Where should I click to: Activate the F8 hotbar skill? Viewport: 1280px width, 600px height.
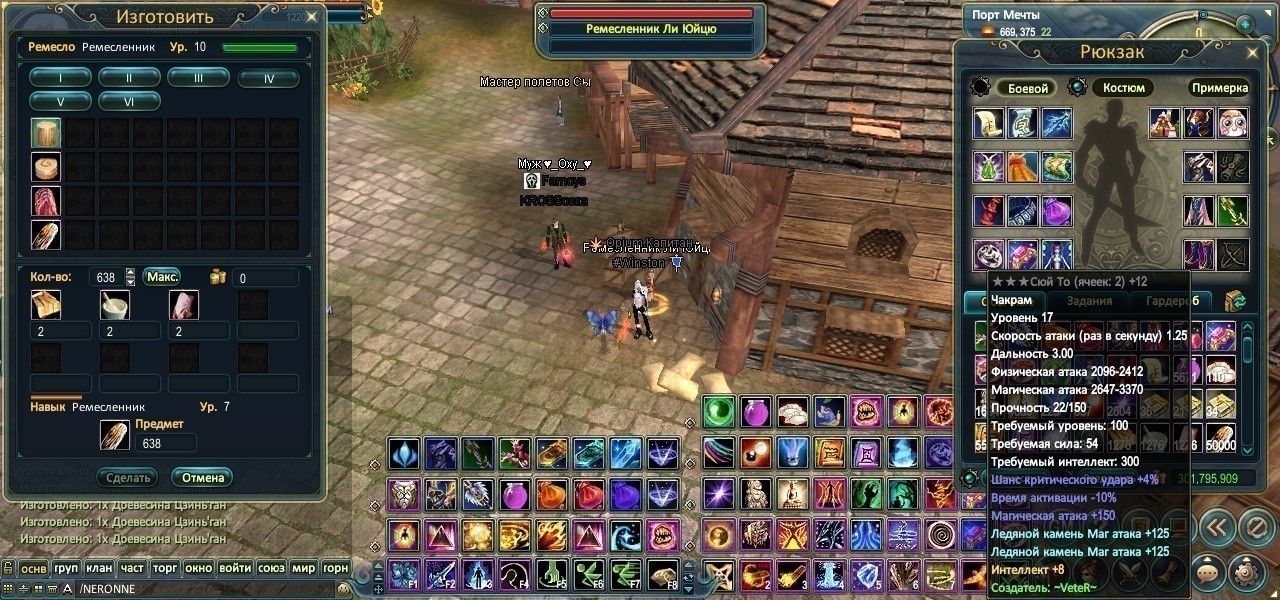(662, 574)
